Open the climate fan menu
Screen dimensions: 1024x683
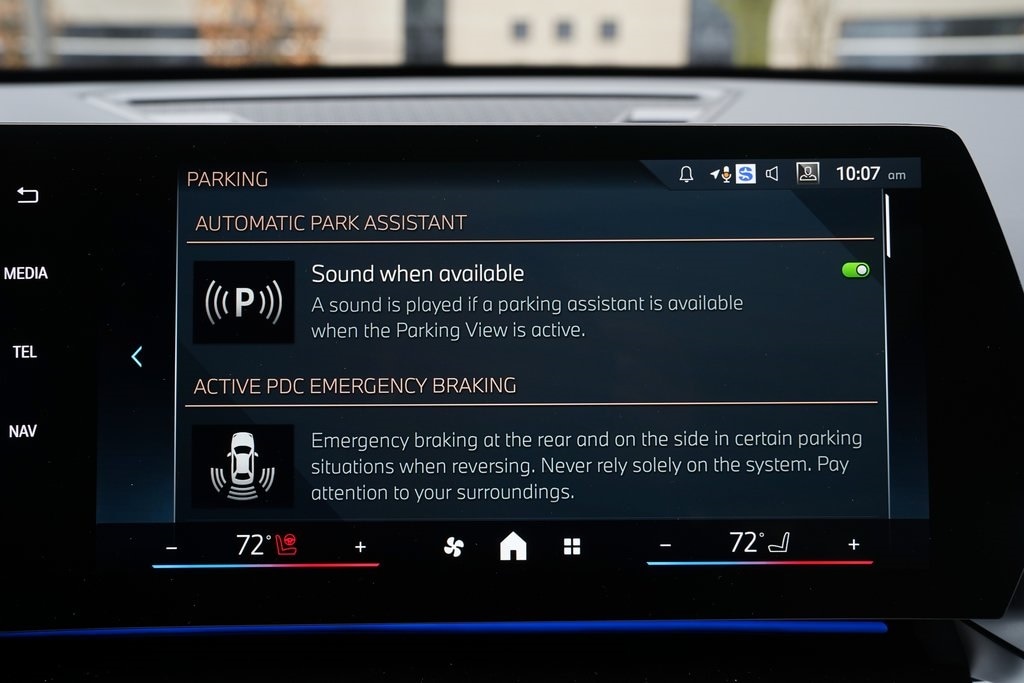point(453,546)
